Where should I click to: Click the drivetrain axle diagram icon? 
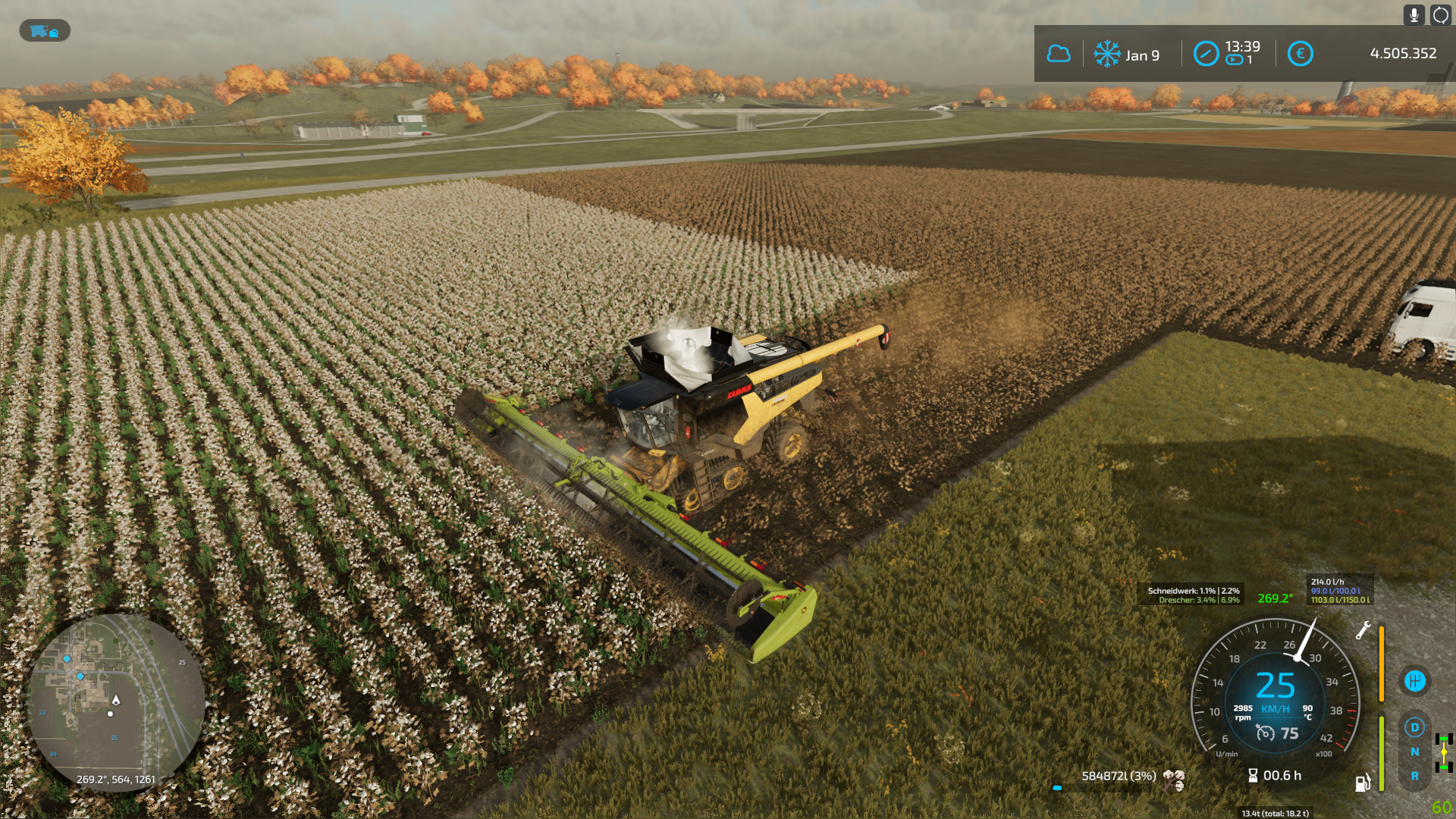pyautogui.click(x=1444, y=752)
